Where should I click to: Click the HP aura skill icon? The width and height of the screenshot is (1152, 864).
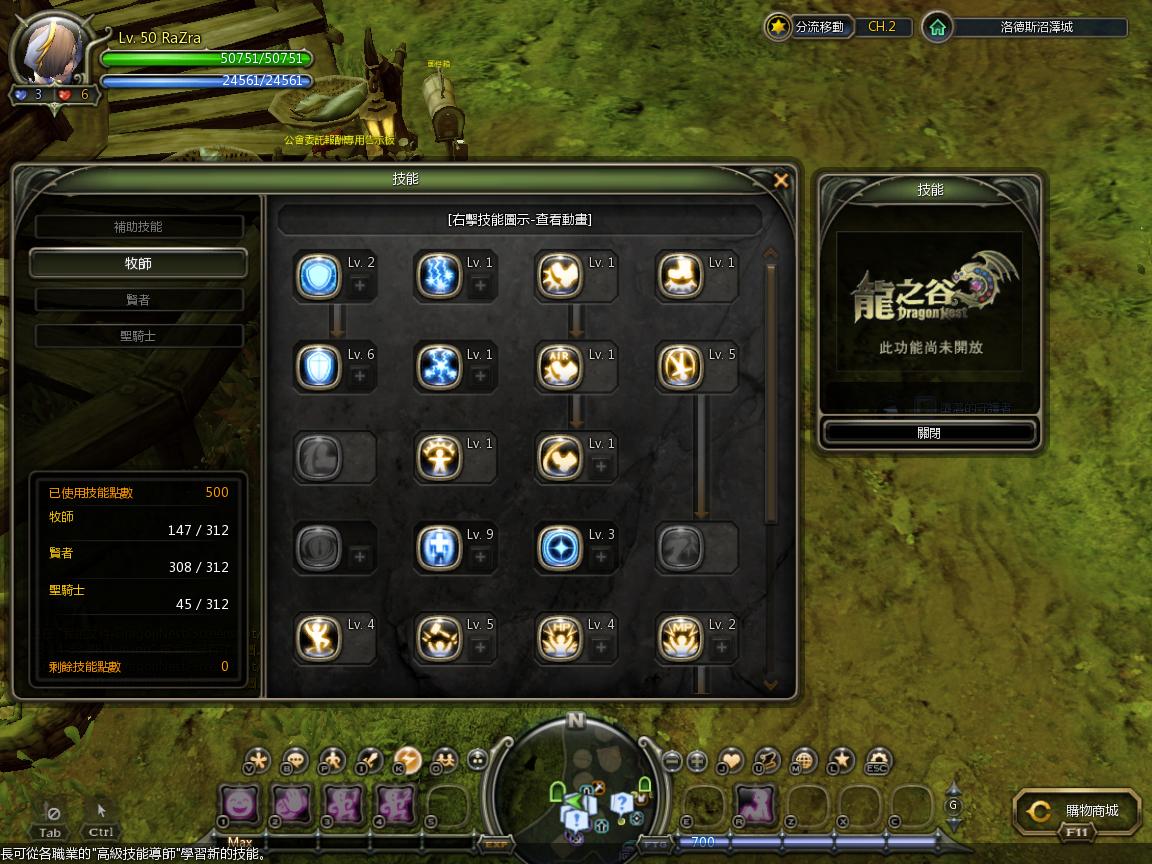click(x=558, y=638)
